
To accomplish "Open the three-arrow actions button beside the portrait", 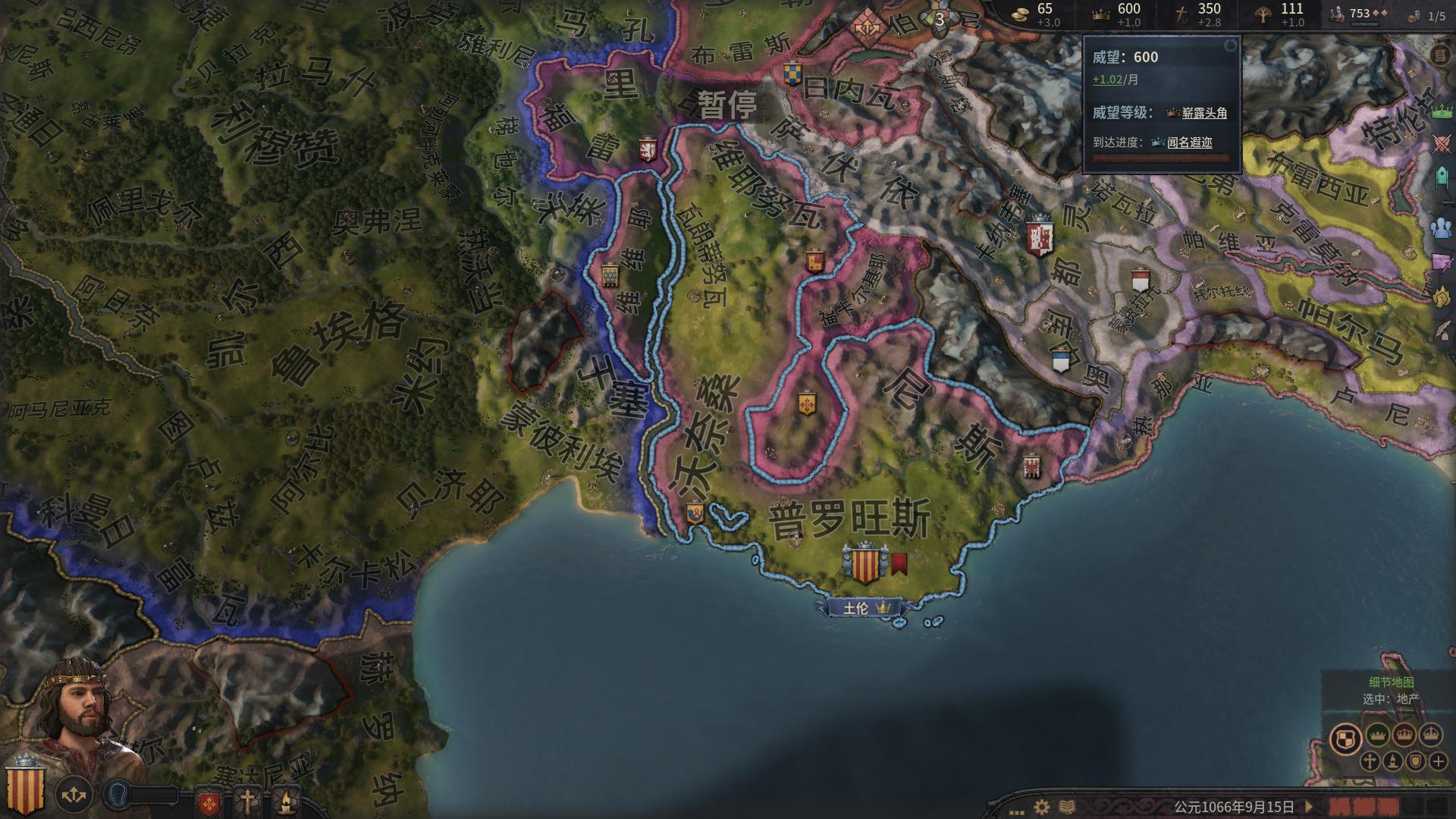I will 74,795.
